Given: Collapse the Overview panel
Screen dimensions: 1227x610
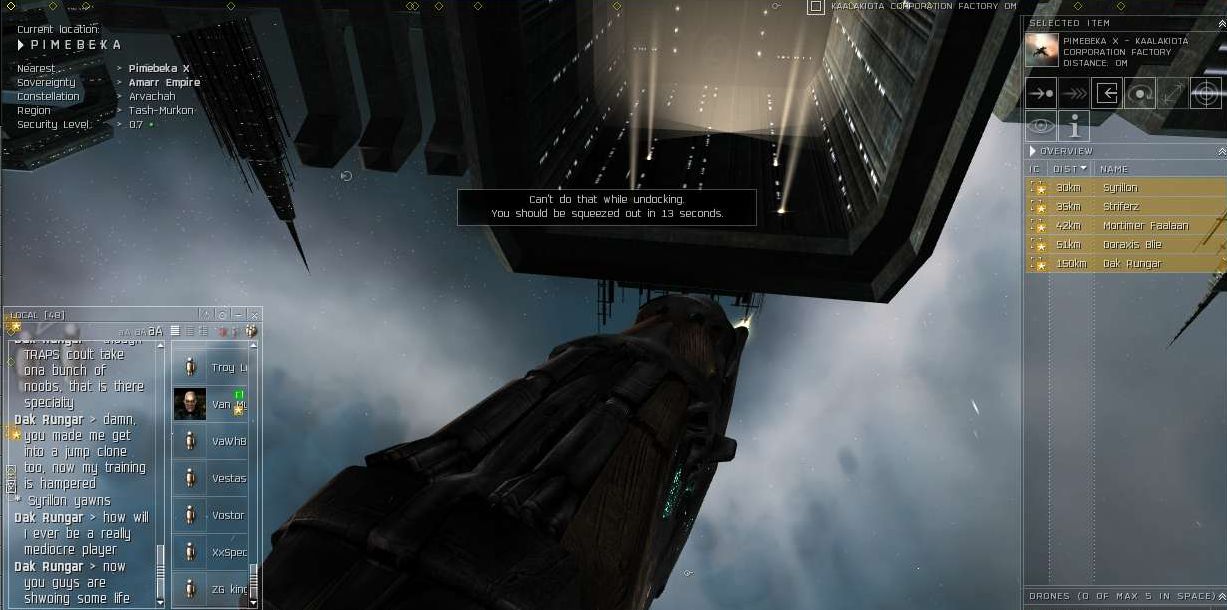Looking at the screenshot, I should [1222, 151].
